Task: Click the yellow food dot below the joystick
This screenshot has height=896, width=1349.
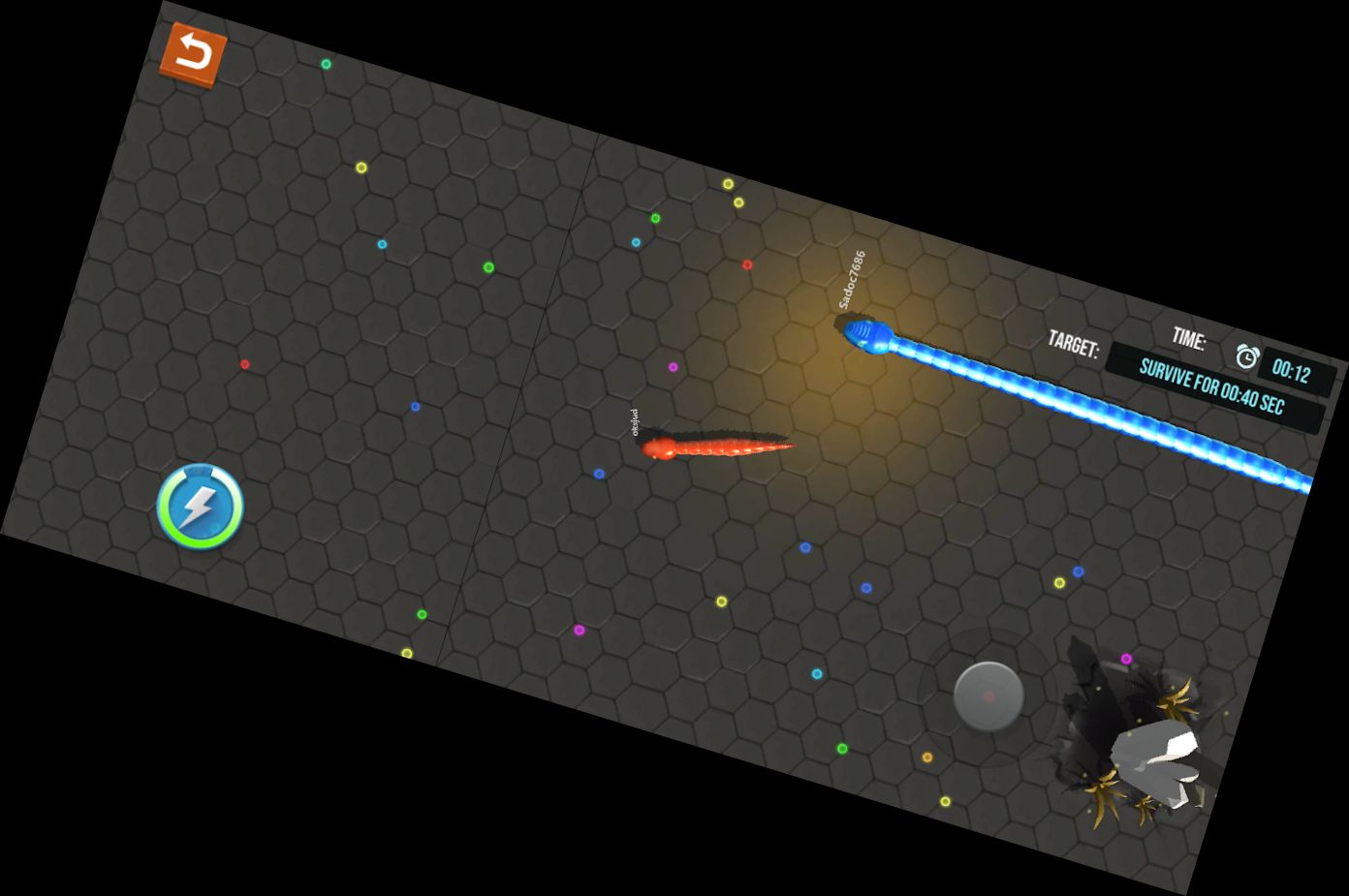Action: (945, 802)
